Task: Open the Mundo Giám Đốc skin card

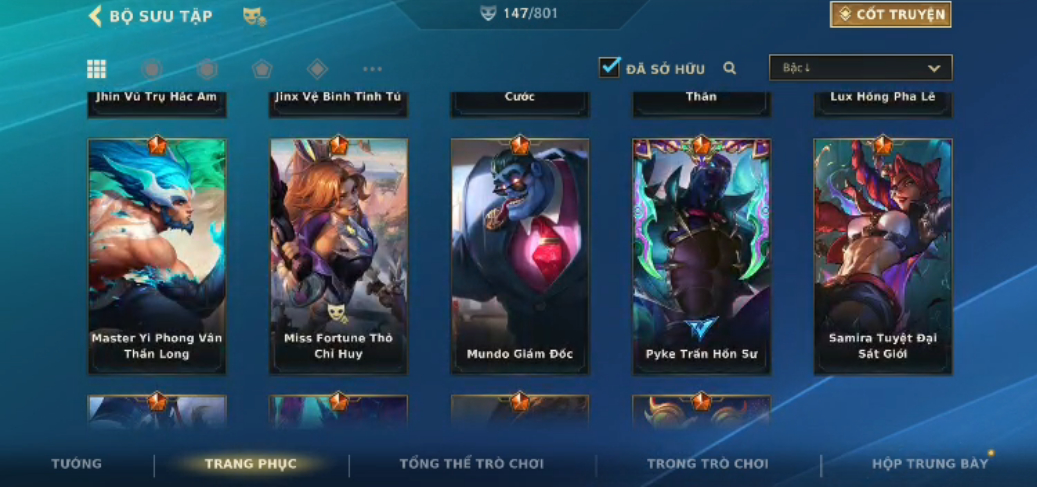Action: (520, 256)
